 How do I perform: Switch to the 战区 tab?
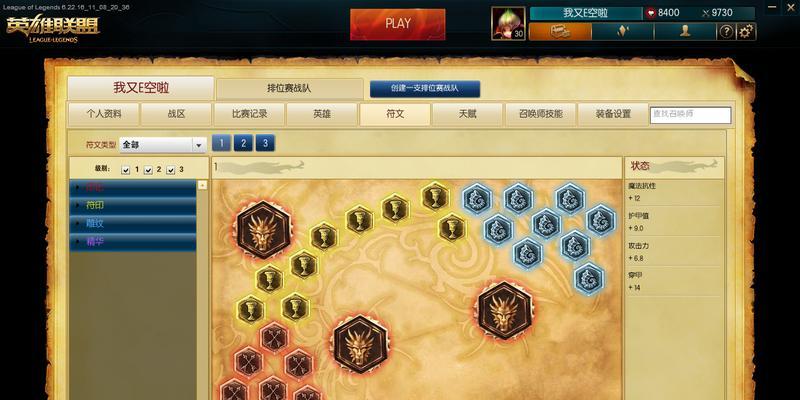tap(176, 114)
